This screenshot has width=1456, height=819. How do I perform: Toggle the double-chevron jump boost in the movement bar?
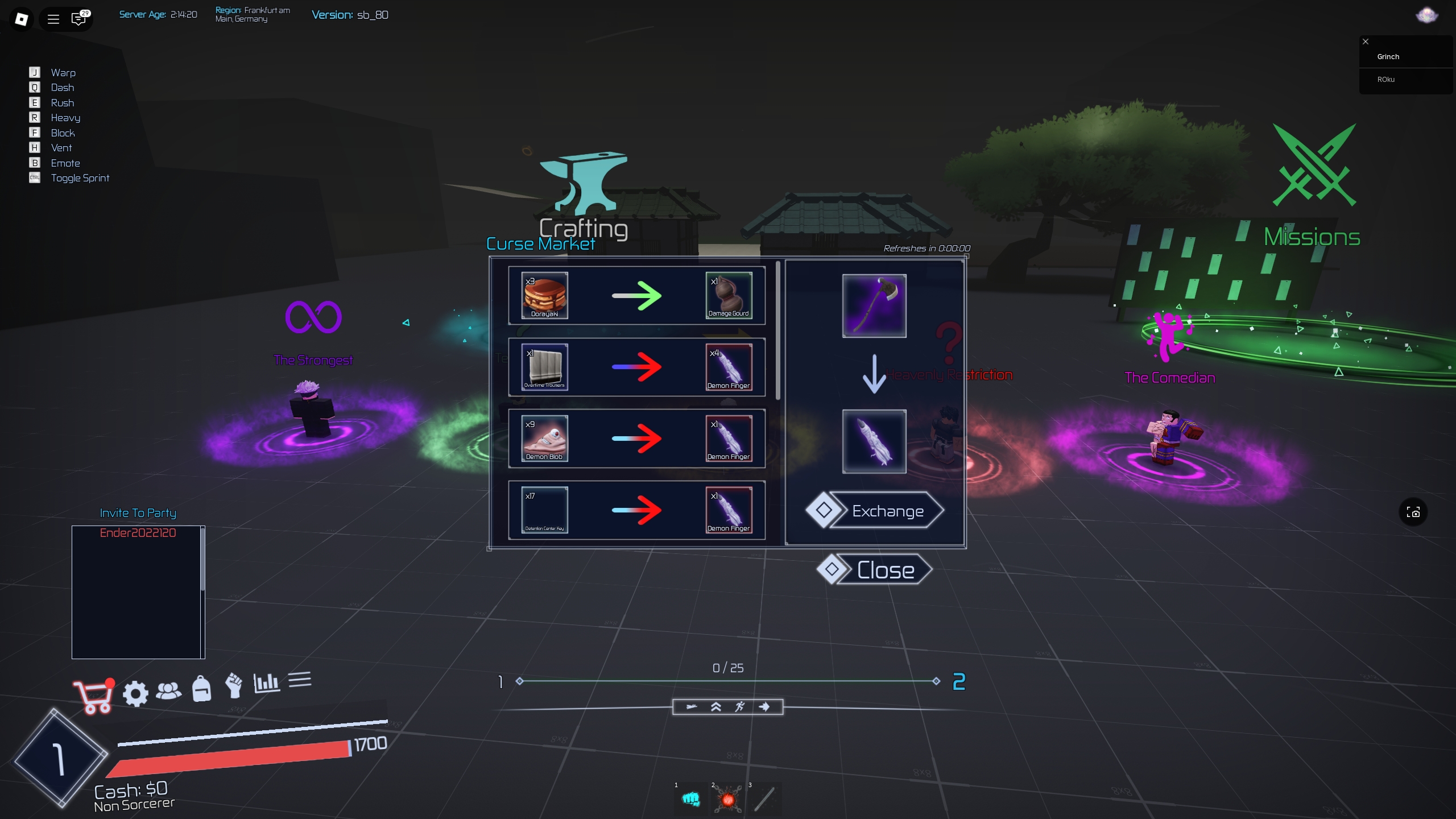pyautogui.click(x=715, y=706)
